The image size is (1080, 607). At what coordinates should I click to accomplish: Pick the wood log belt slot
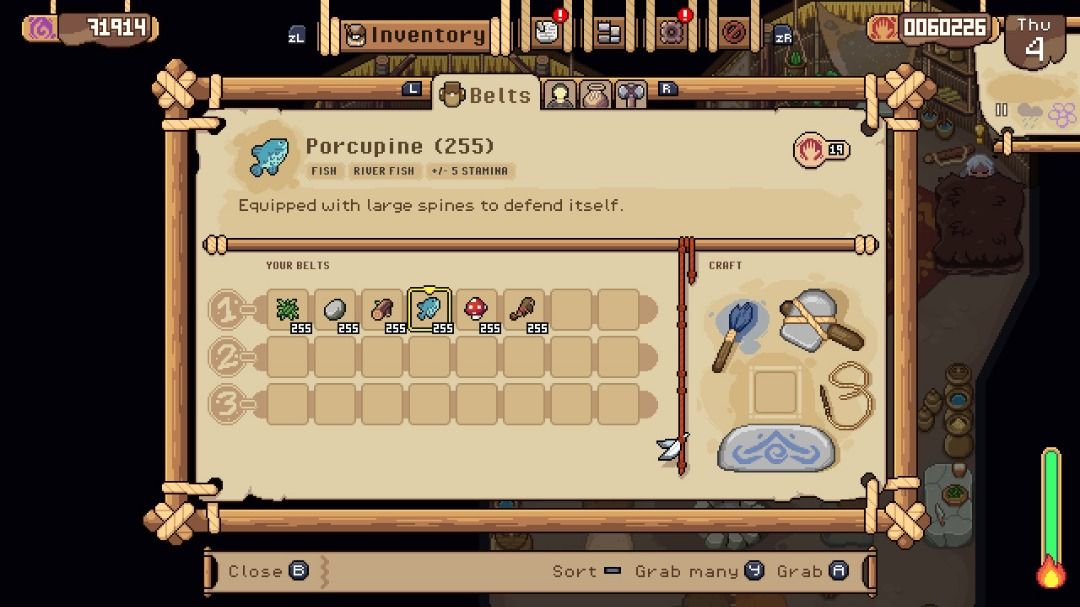[x=383, y=309]
